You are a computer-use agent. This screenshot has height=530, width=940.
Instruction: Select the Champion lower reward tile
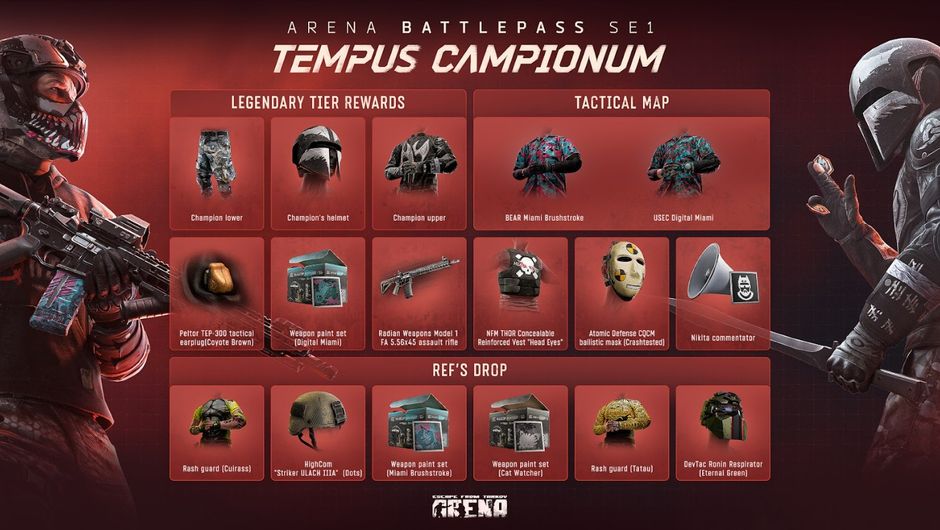[x=217, y=173]
